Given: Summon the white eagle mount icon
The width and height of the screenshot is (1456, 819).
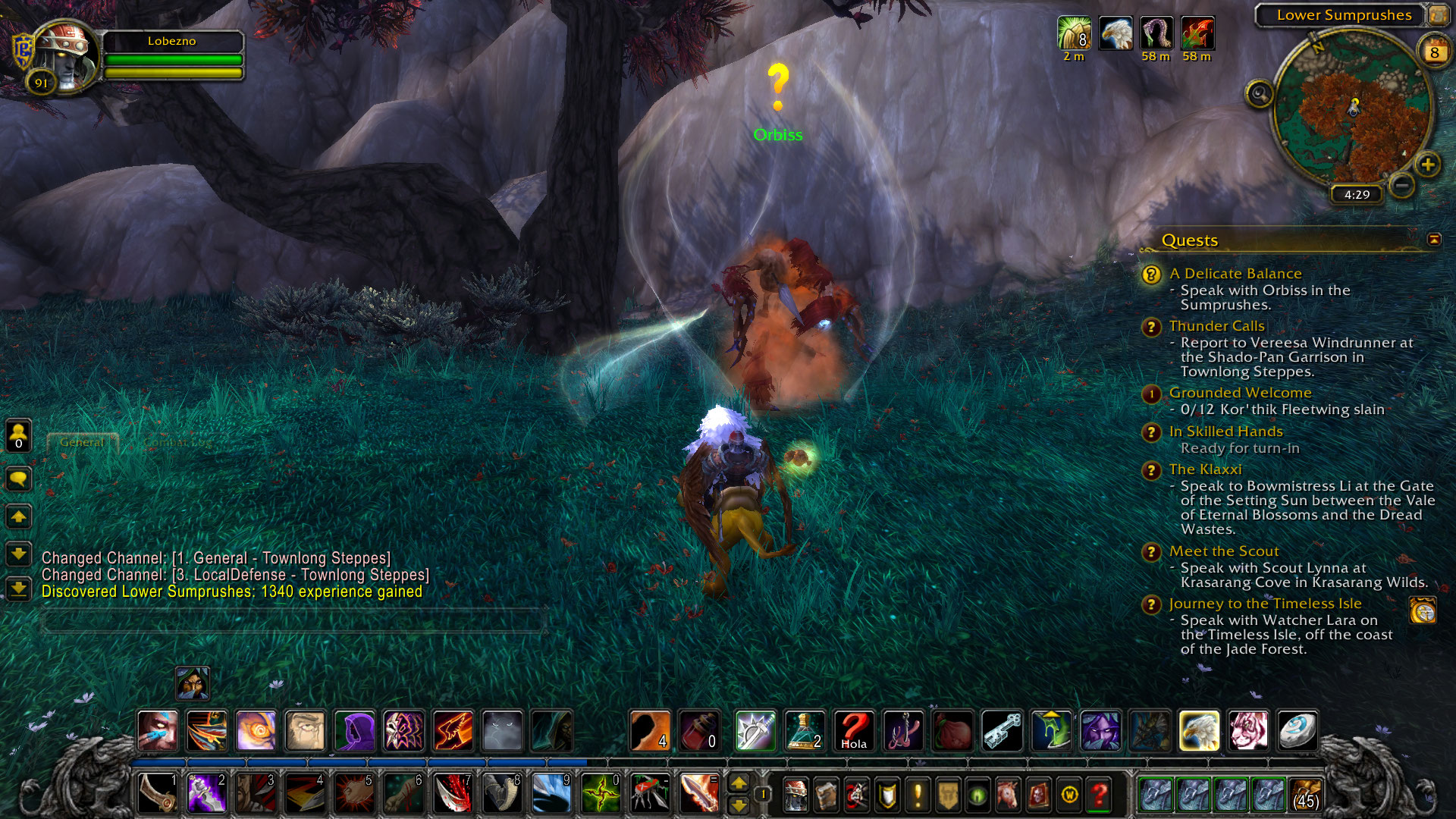Looking at the screenshot, I should [1199, 731].
